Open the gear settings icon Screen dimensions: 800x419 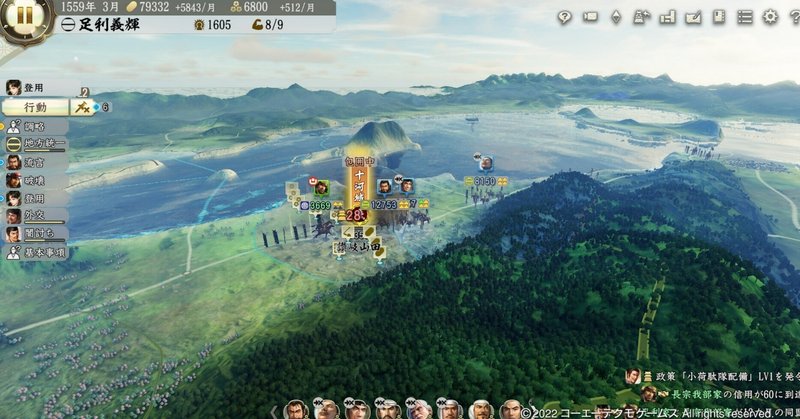(770, 16)
